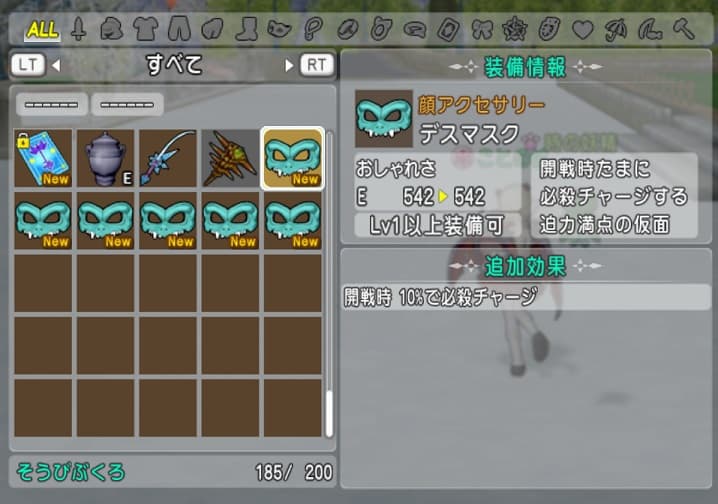Screen dimensions: 718x504
Task: Show the shirt body armor category
Action: pos(145,29)
